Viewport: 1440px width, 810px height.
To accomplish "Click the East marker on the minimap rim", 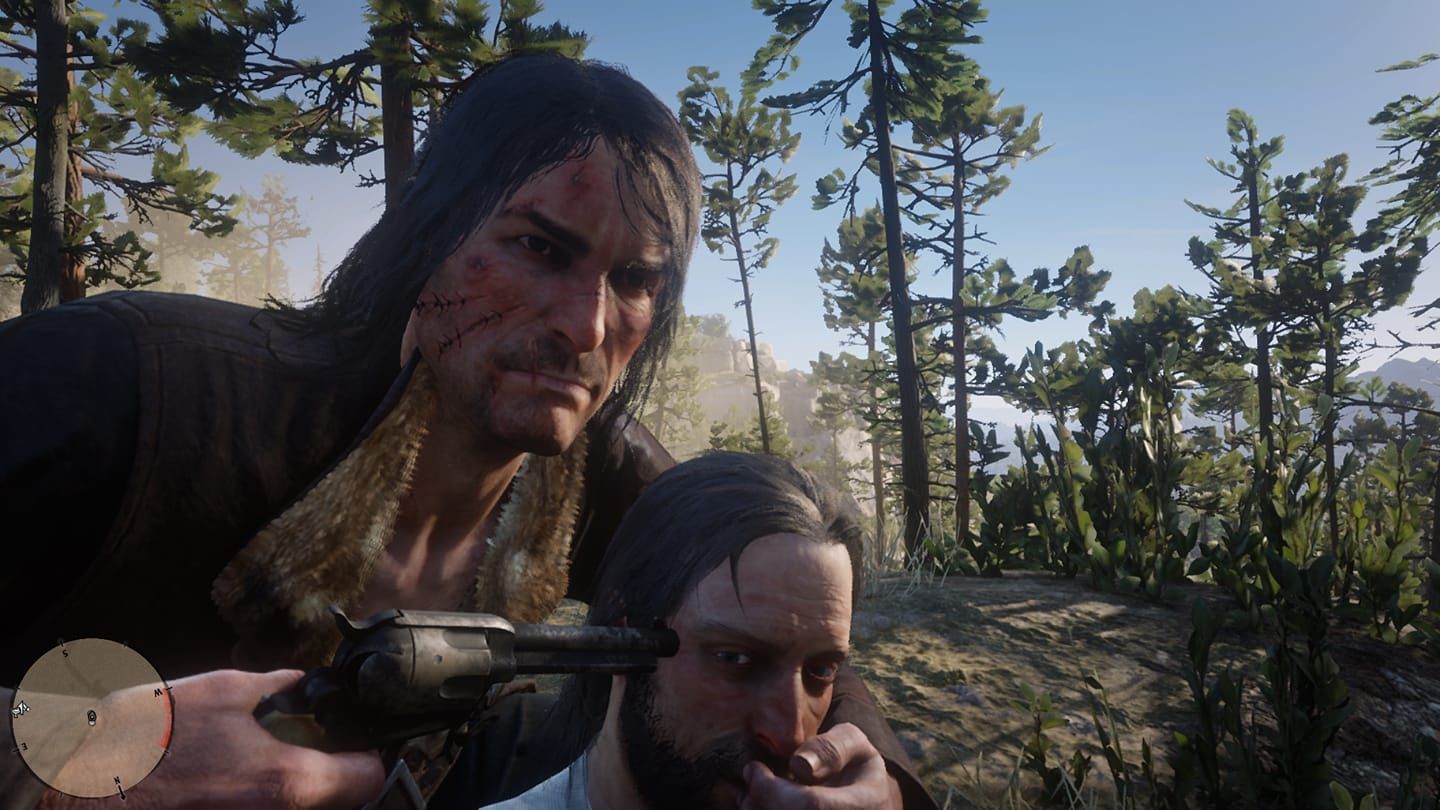I will click(24, 746).
